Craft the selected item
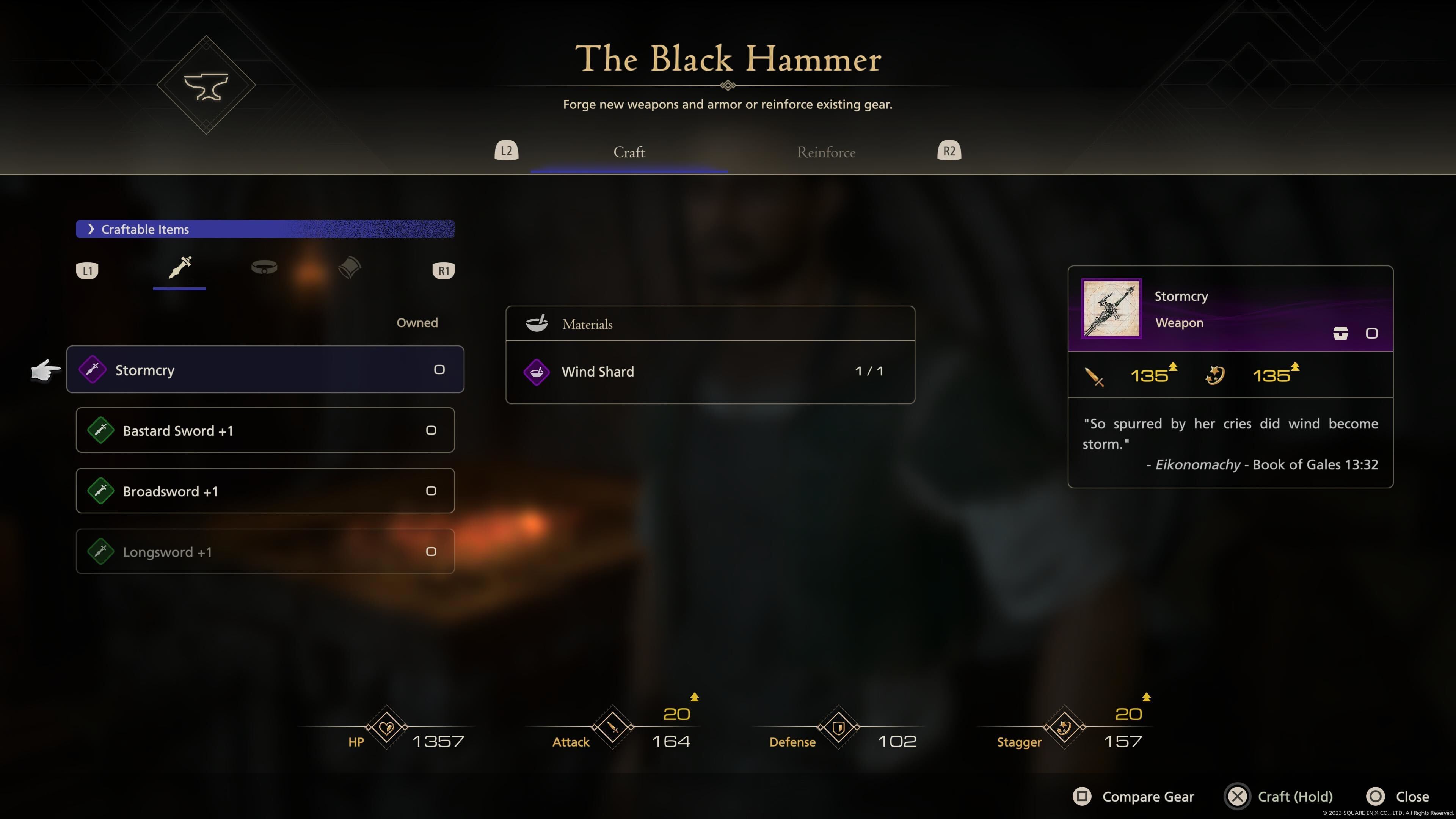 1279,796
